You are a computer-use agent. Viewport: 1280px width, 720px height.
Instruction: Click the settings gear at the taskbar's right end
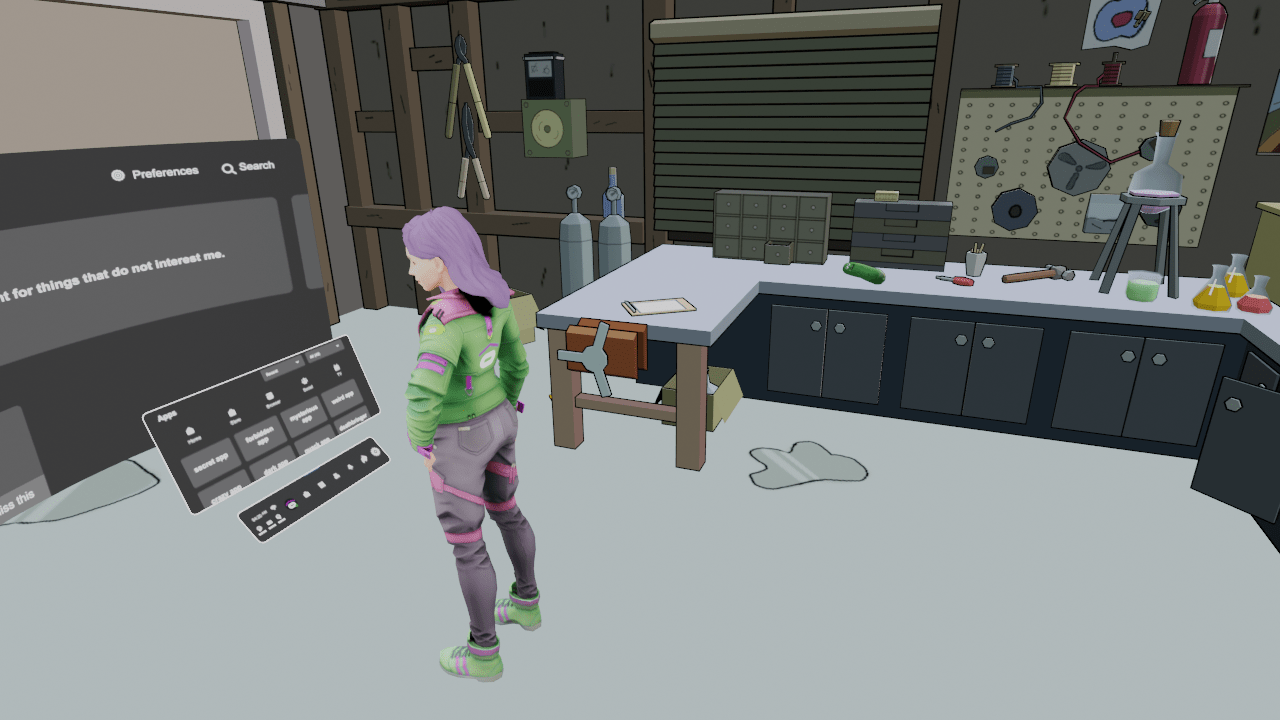(x=375, y=452)
